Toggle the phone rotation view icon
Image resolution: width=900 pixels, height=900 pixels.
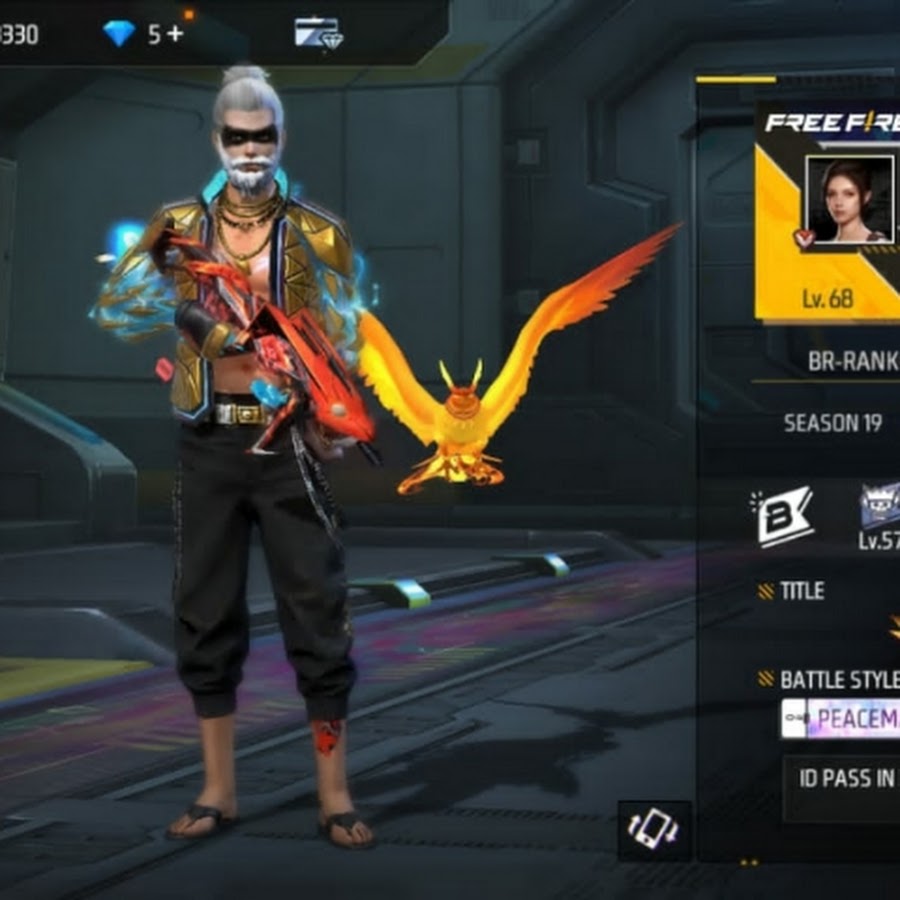coord(654,830)
